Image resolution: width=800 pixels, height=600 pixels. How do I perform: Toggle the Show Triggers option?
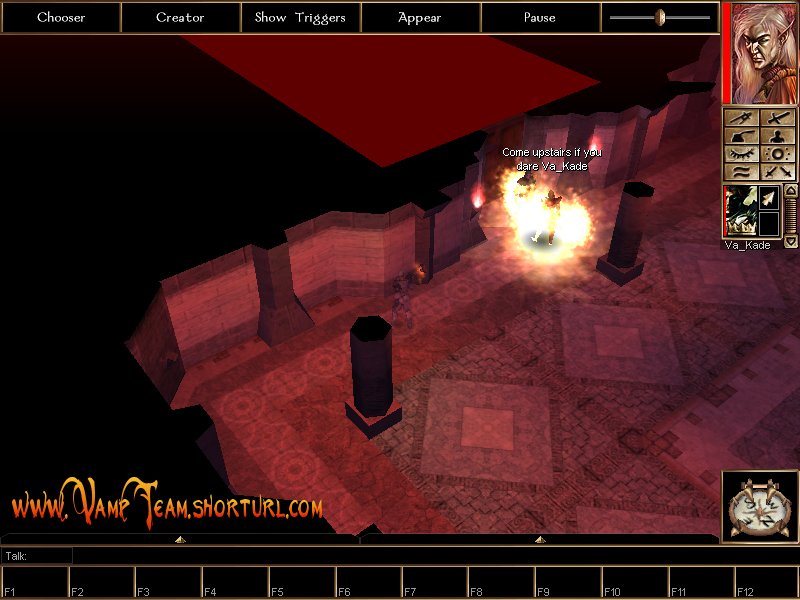click(x=300, y=17)
